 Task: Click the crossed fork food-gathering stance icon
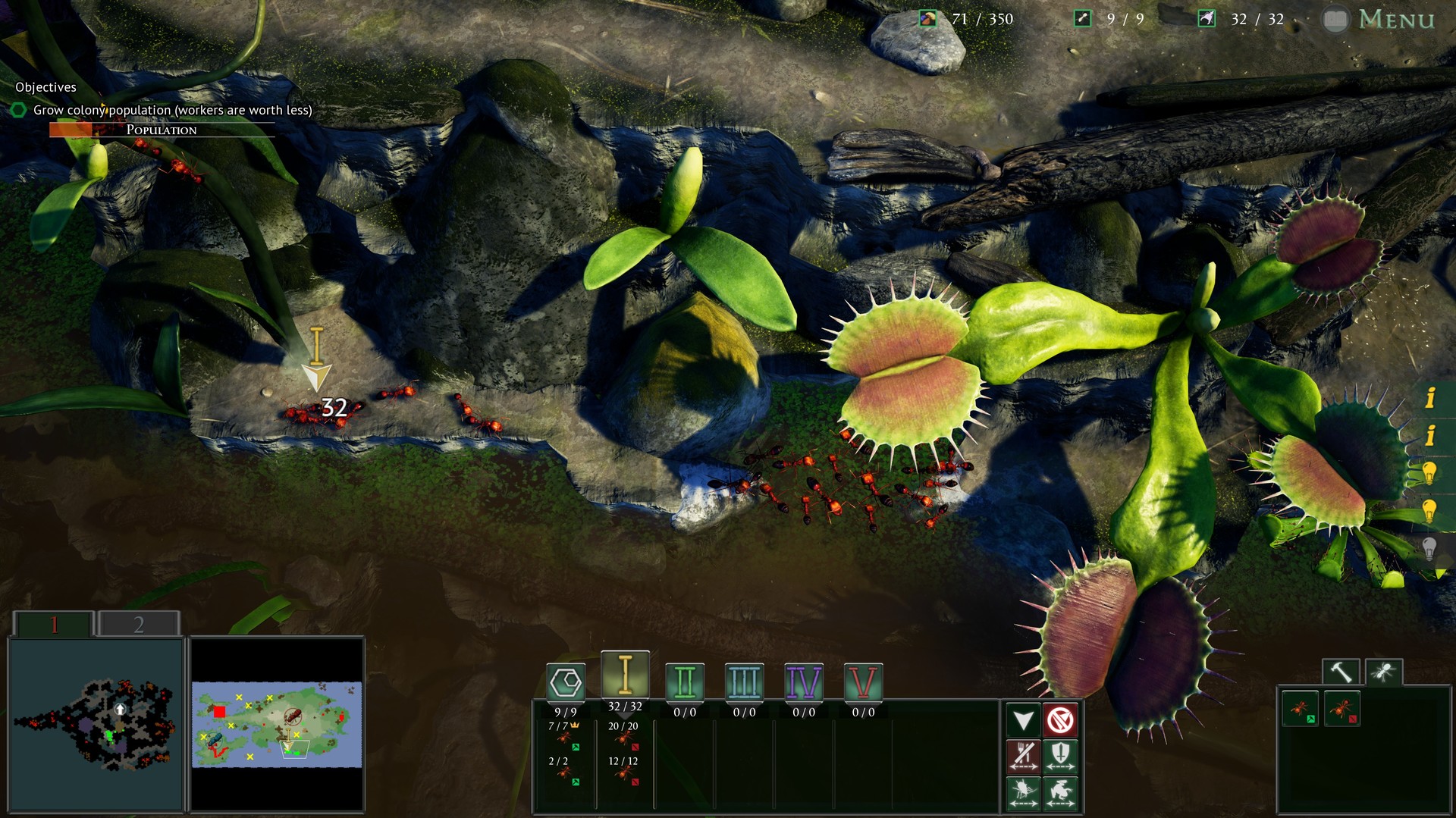1024,758
